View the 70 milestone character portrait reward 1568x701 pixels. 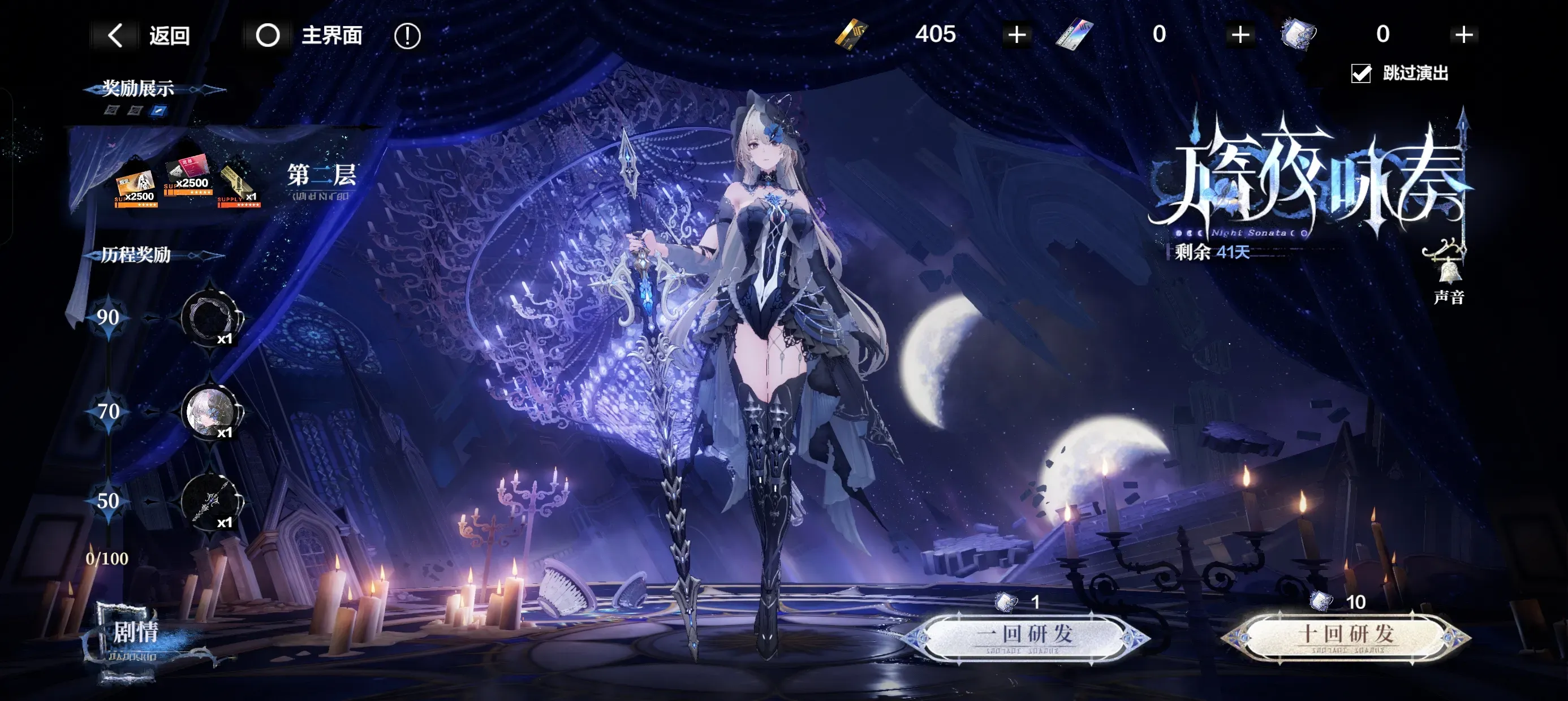(210, 412)
